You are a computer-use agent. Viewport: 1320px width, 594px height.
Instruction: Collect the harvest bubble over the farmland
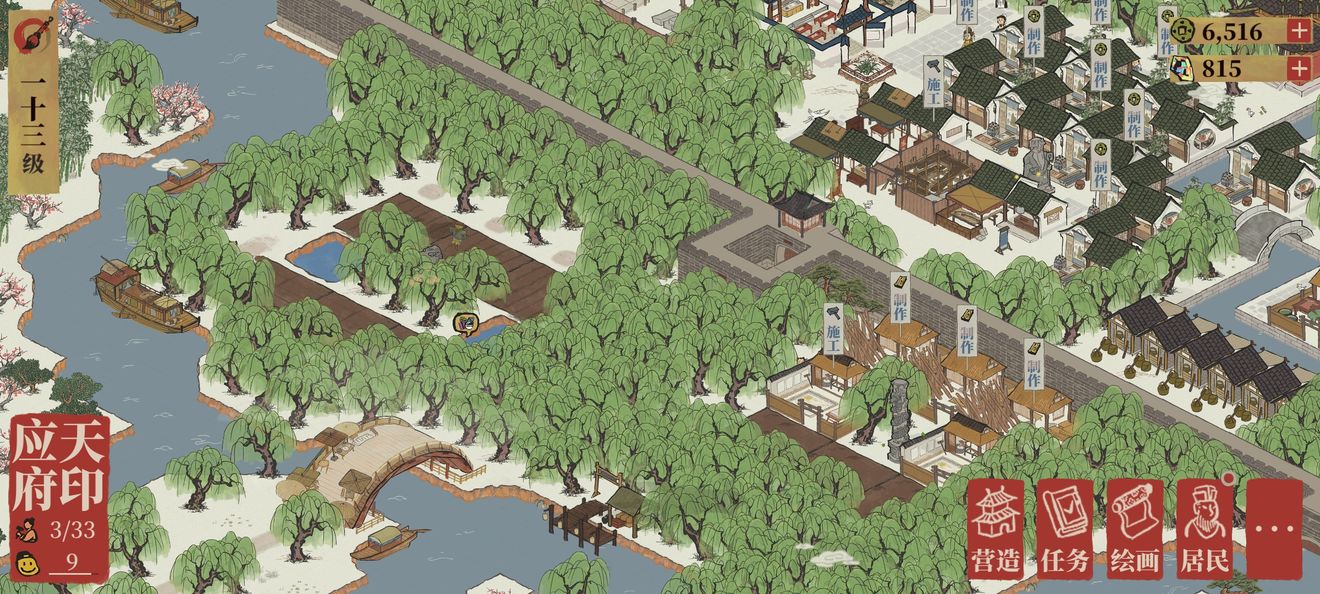[x=466, y=324]
